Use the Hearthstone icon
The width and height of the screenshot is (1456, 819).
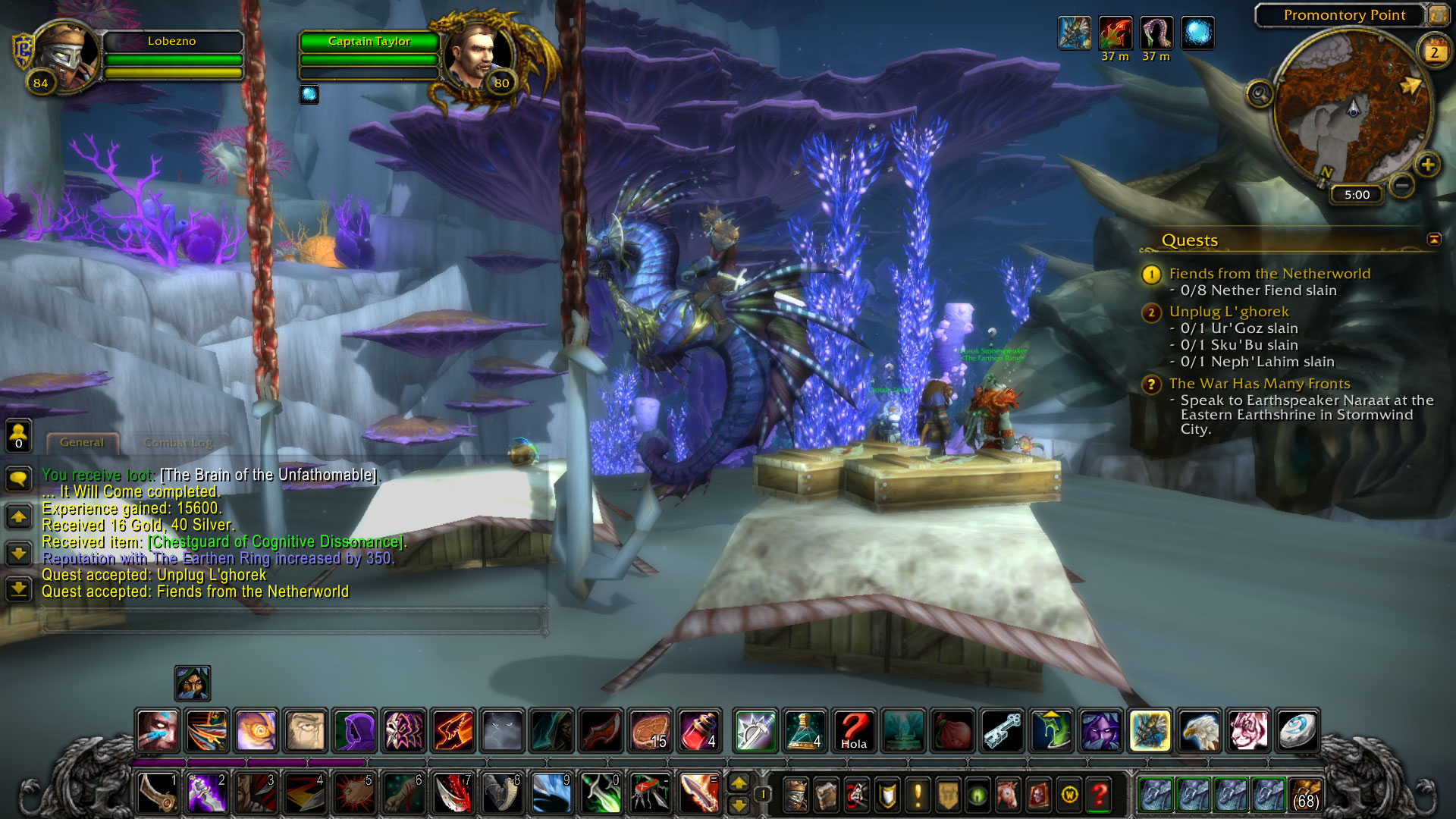(1297, 730)
